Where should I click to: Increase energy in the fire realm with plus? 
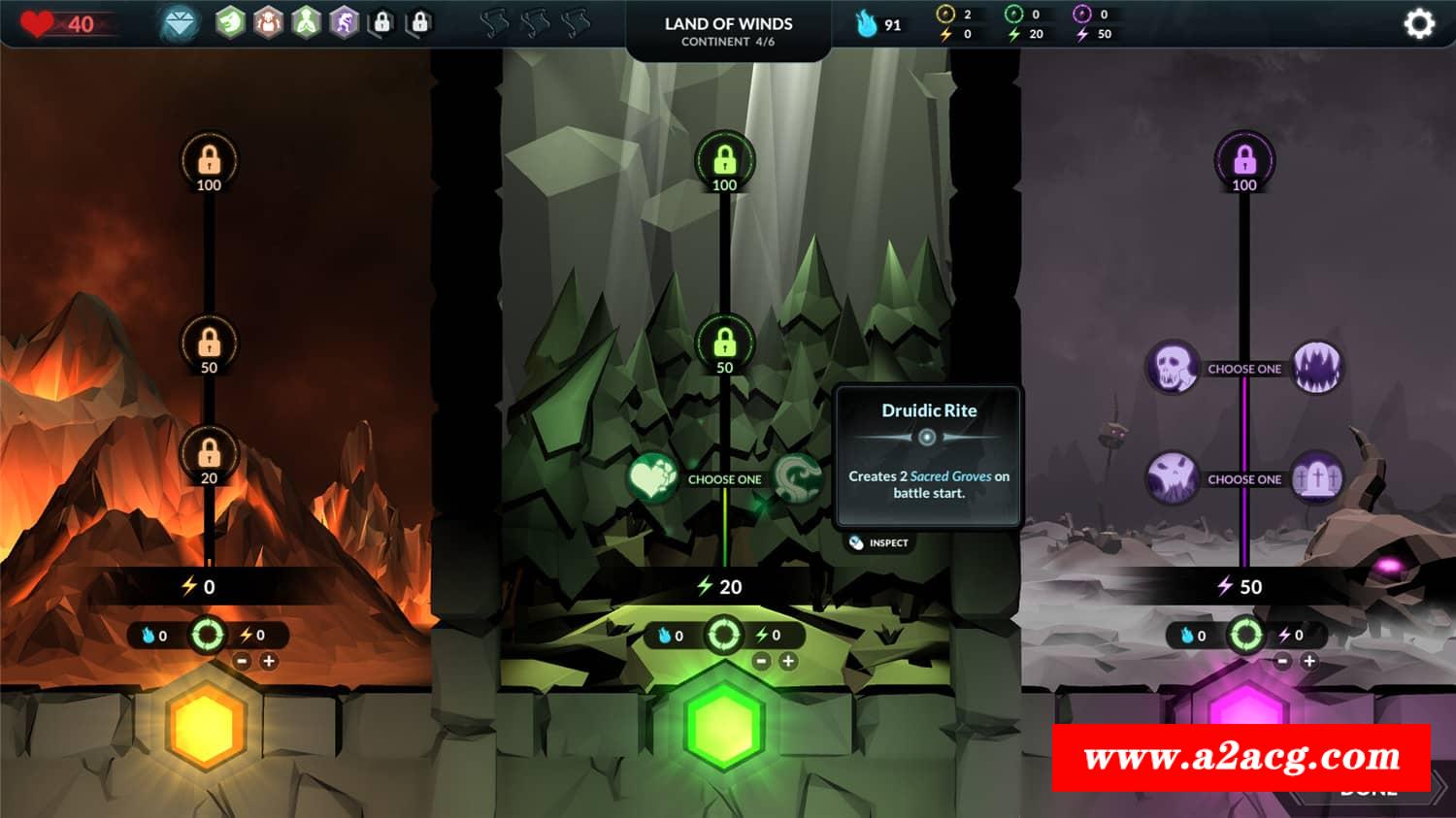coord(269,662)
